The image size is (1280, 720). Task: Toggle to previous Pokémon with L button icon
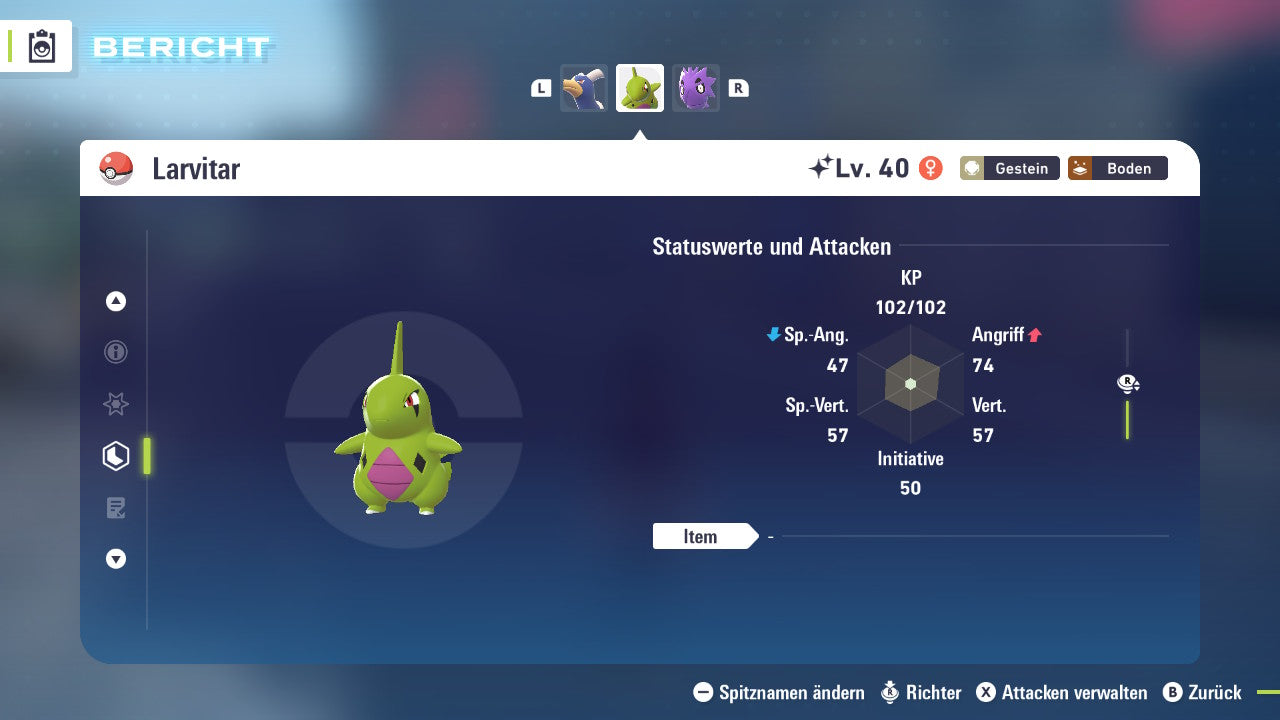tap(540, 87)
